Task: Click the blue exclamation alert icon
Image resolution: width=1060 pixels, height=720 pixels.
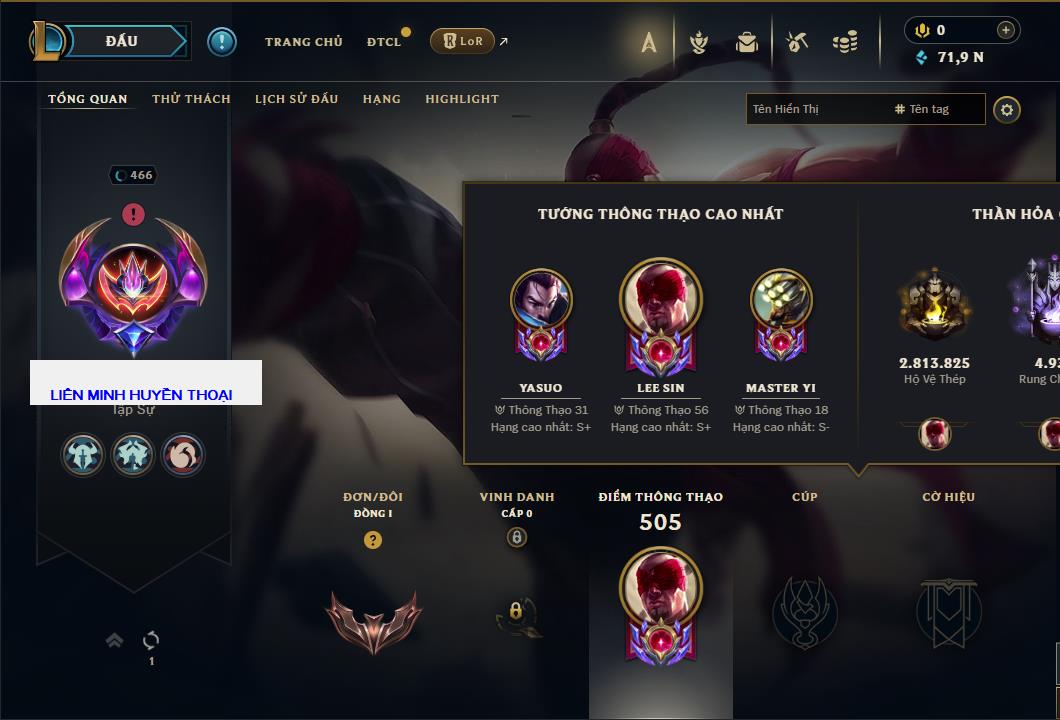Action: [x=221, y=41]
